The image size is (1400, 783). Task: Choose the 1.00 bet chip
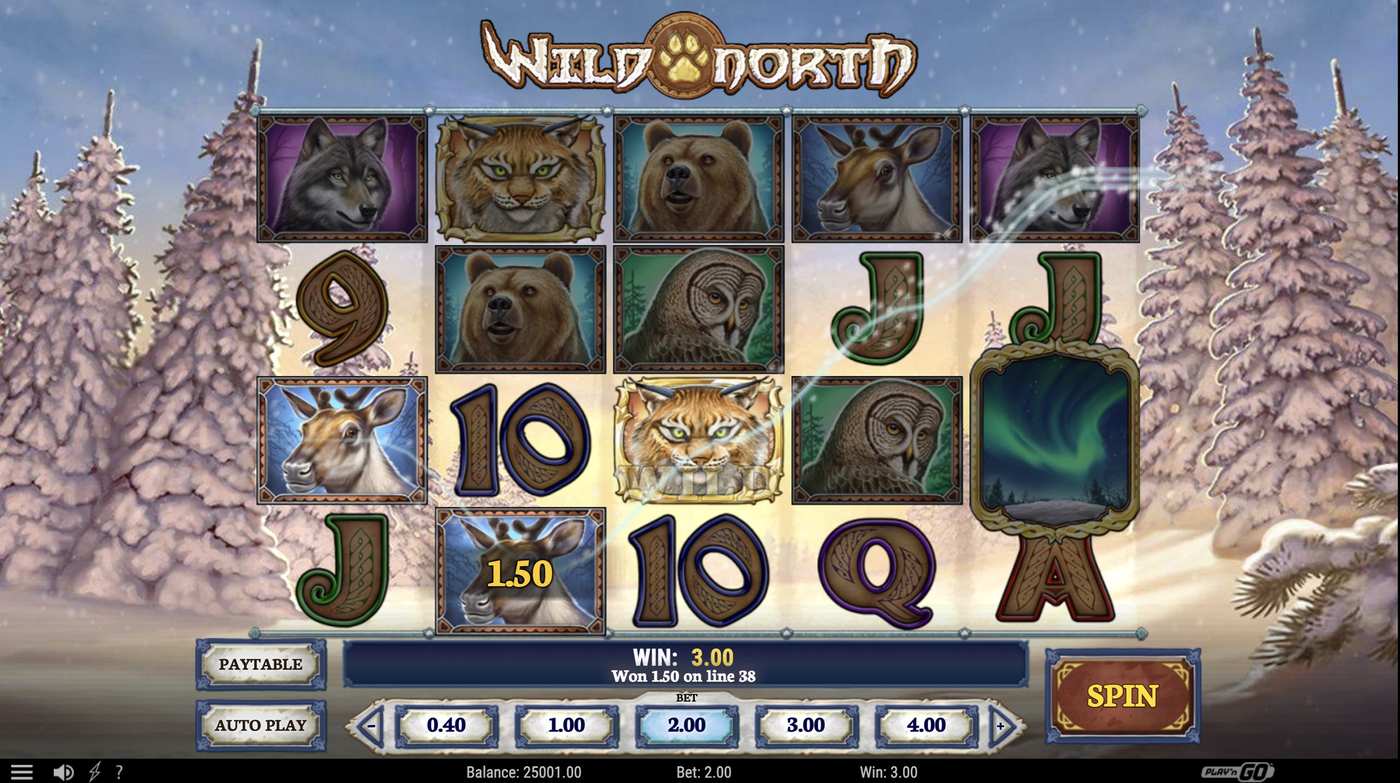point(568,725)
